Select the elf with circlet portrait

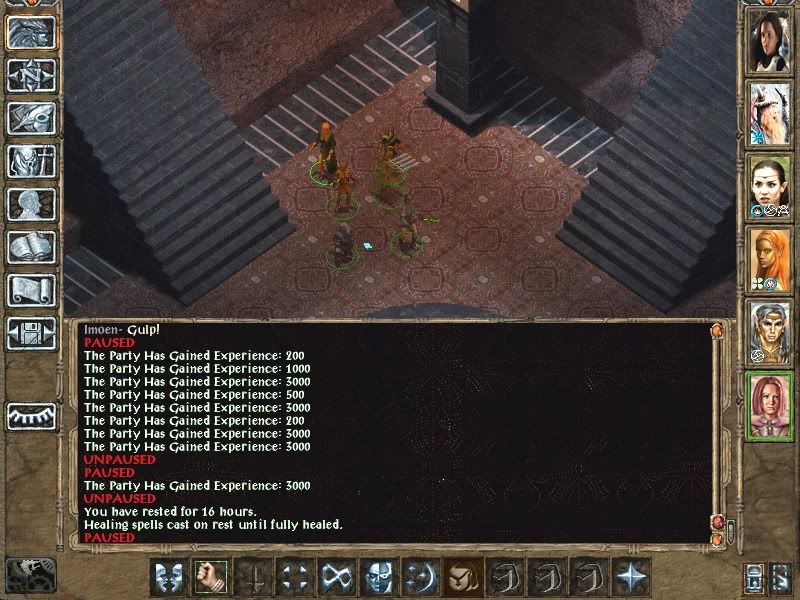pyautogui.click(x=770, y=330)
